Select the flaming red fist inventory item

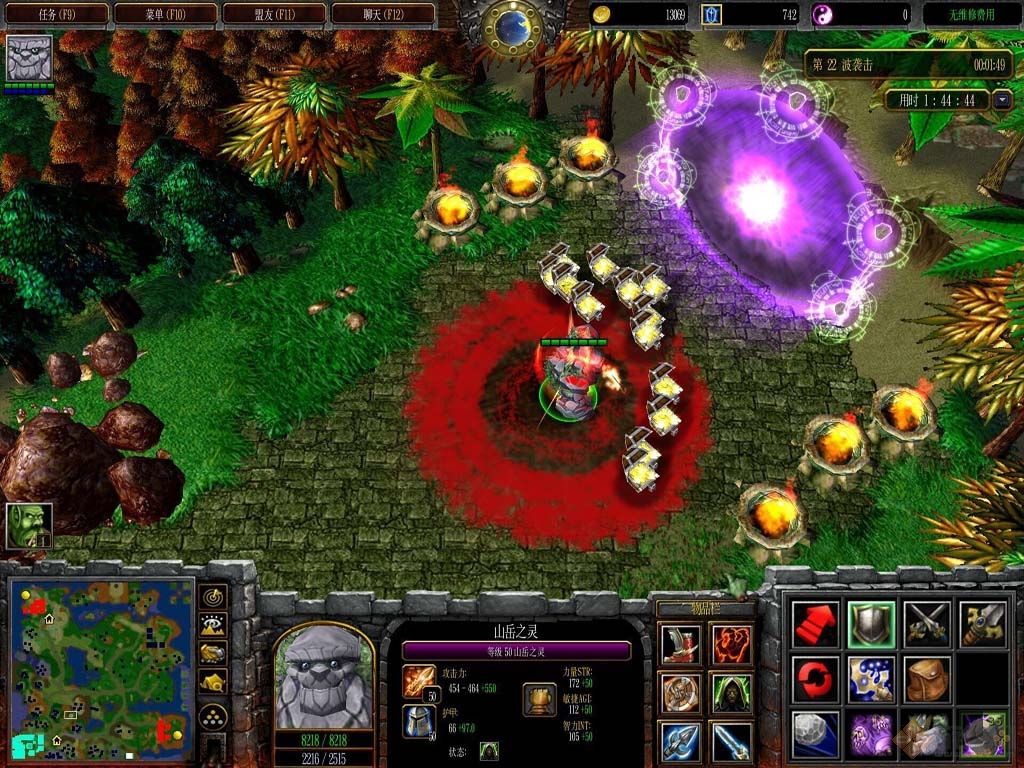point(732,645)
